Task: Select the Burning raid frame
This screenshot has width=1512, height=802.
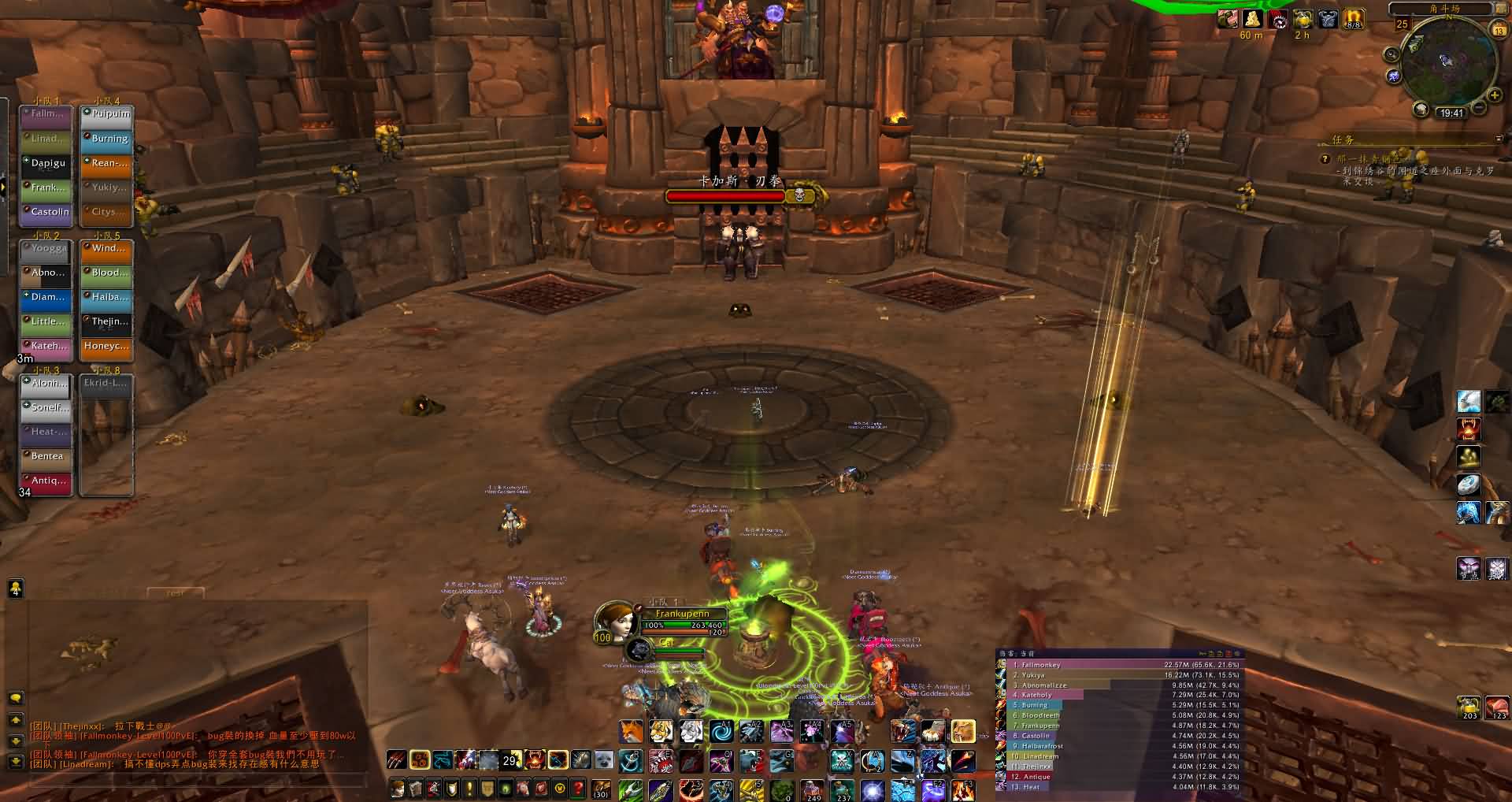Action: 107,139
